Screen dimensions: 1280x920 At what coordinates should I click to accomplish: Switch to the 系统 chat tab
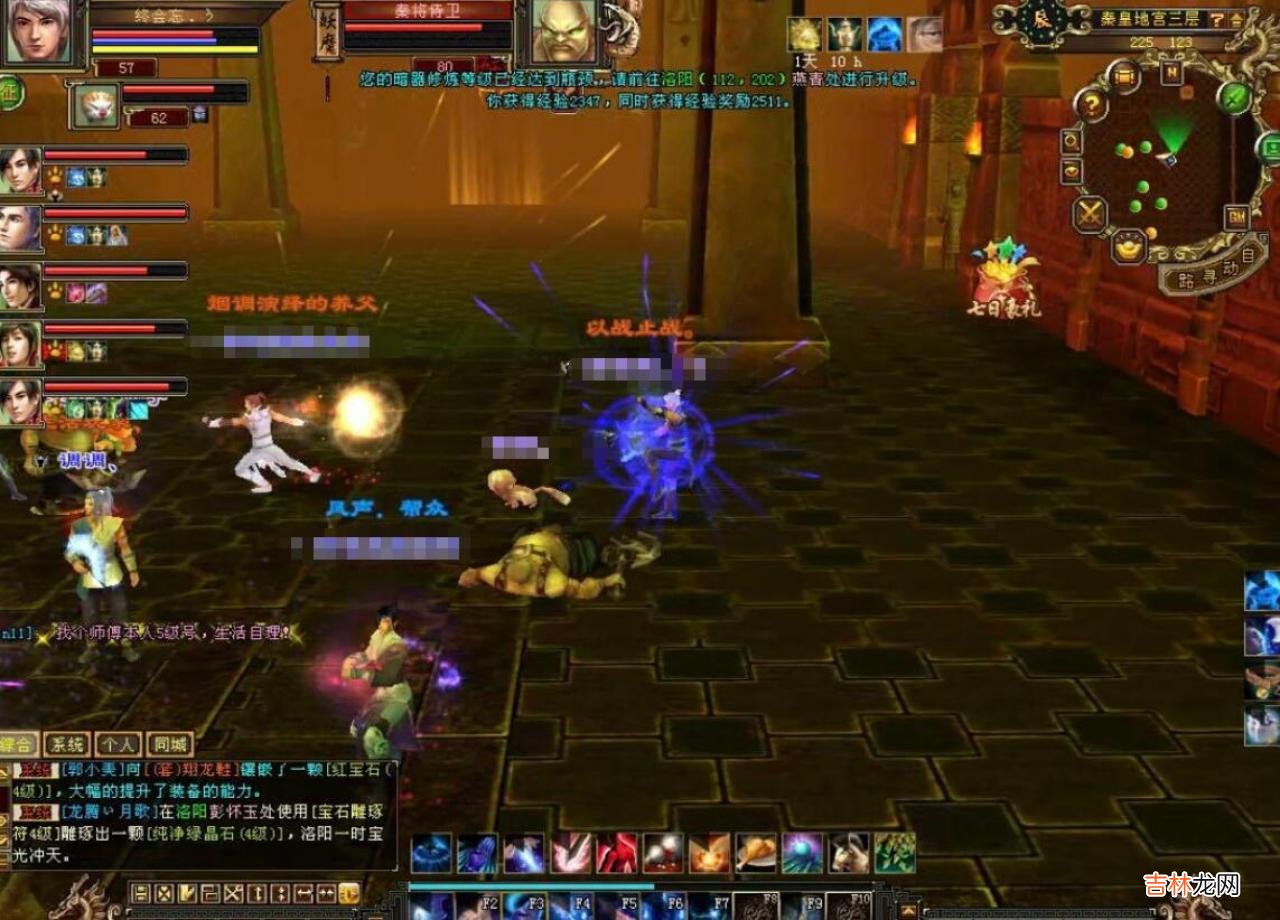(x=68, y=744)
